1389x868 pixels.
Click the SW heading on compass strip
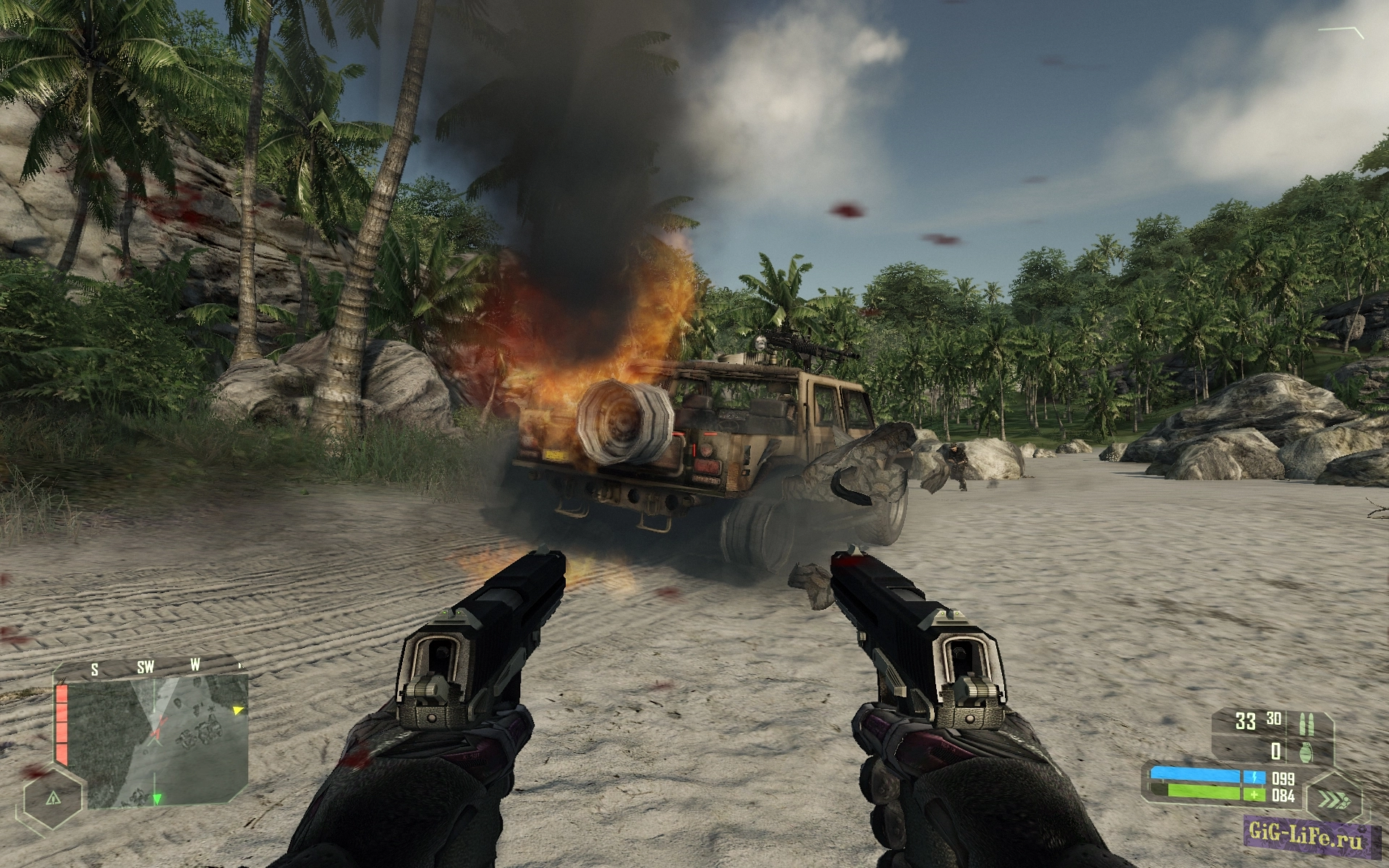(x=145, y=667)
